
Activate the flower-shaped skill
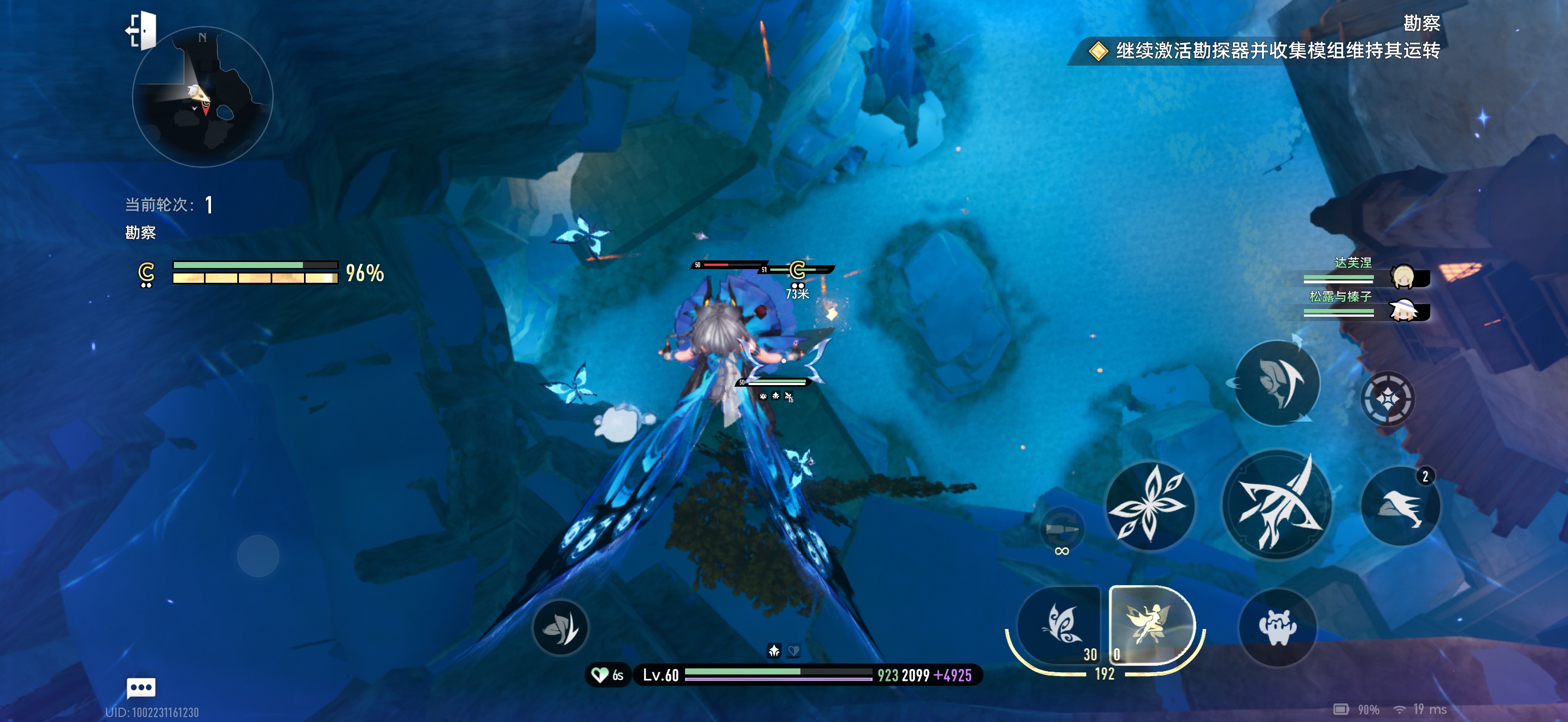click(x=1149, y=505)
